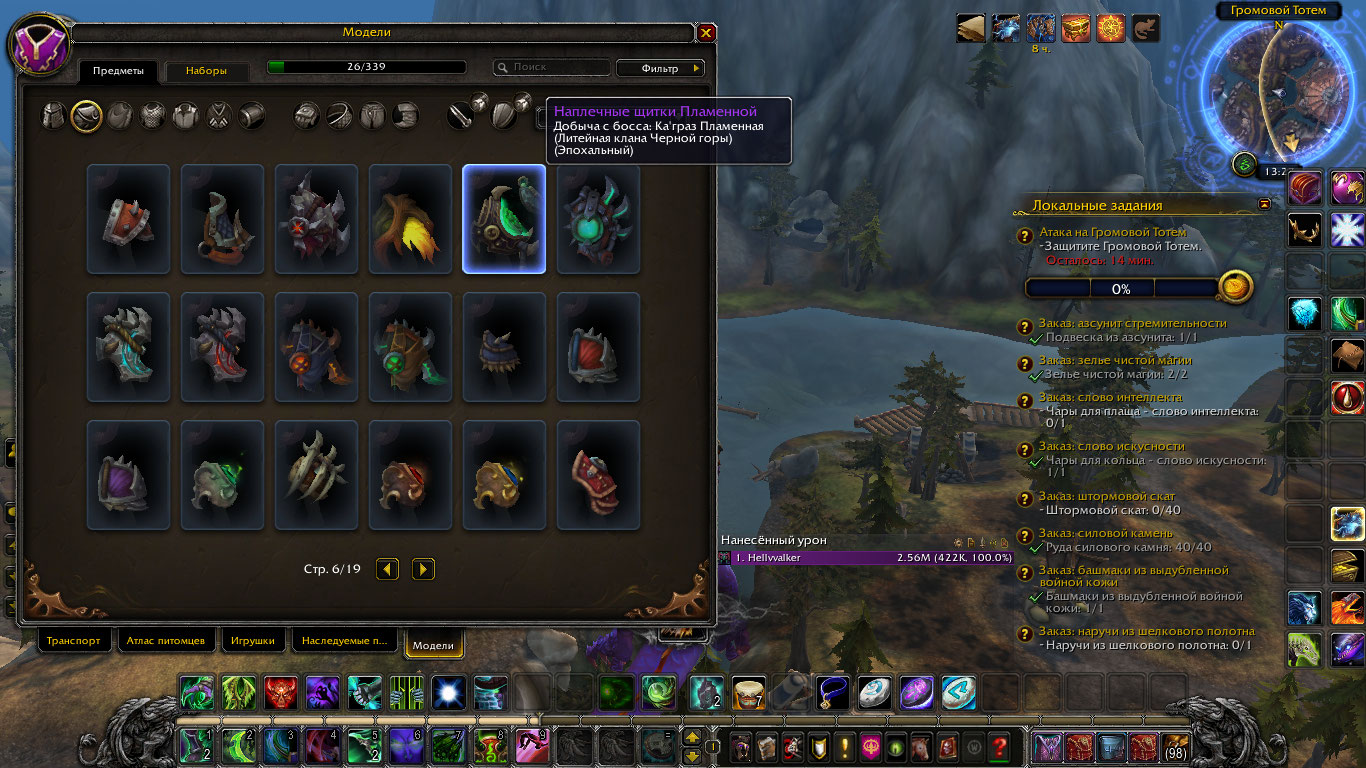
Task: Switch to the Наборы tab
Action: [205, 71]
